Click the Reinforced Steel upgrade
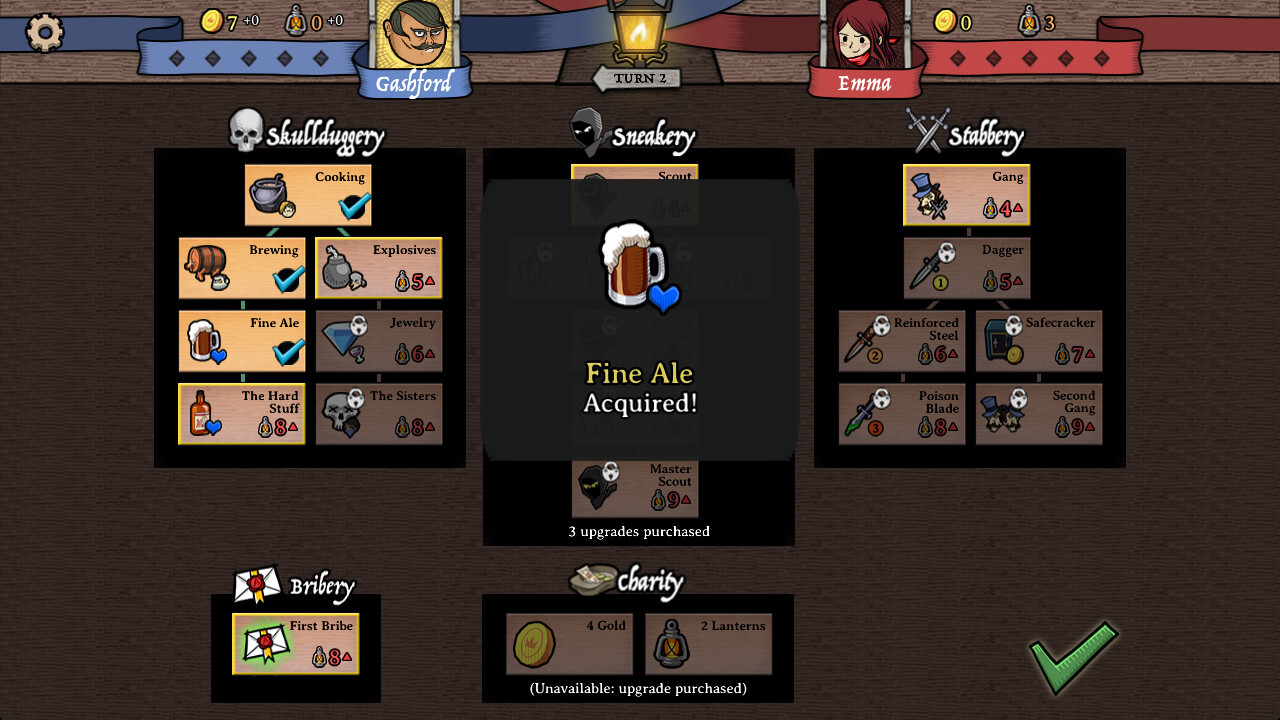1280x720 pixels. coord(901,340)
